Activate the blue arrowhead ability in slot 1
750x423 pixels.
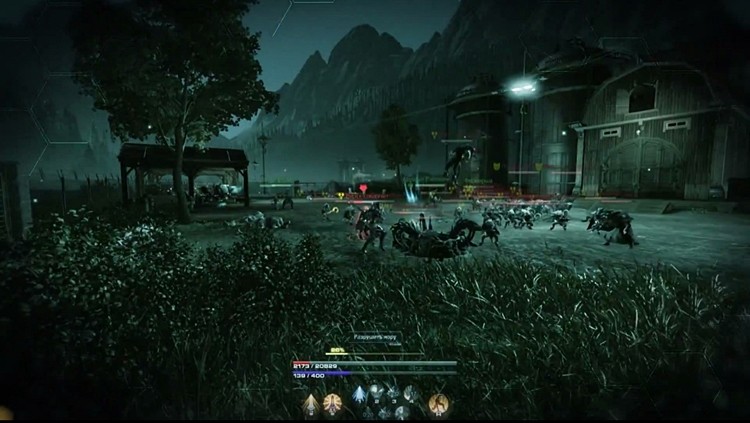[x=359, y=394]
